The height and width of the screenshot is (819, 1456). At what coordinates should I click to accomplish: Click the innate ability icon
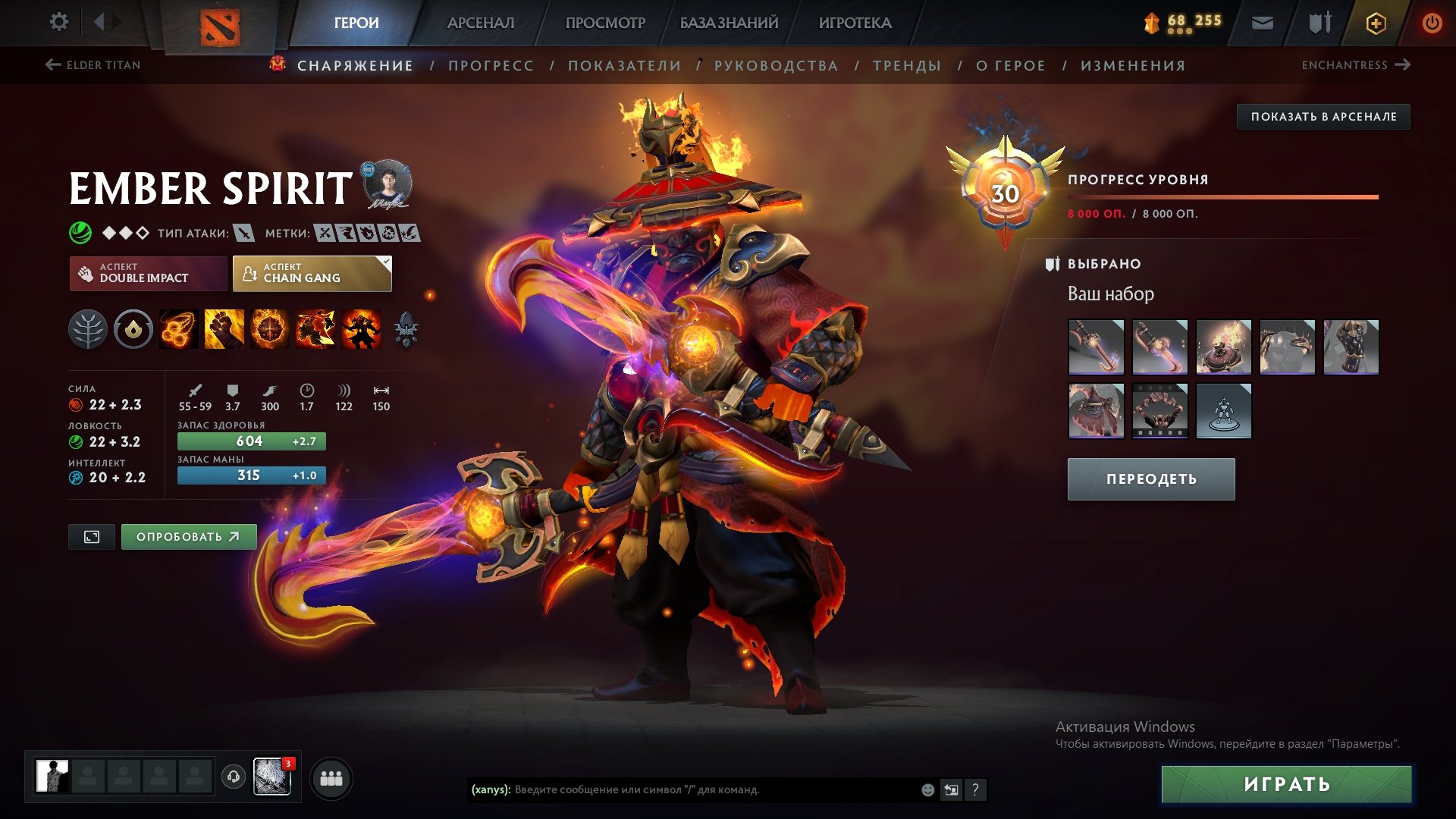(x=133, y=329)
